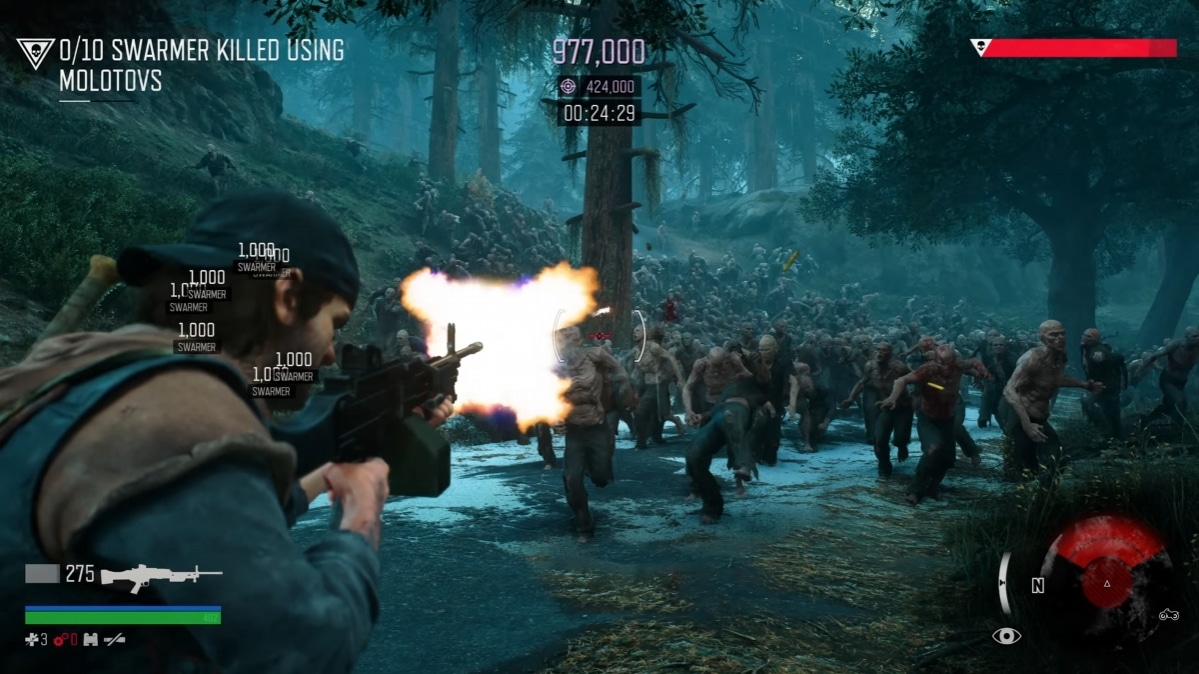The width and height of the screenshot is (1199, 674).
Task: Use the medkit bandage icon
Action: (32, 639)
